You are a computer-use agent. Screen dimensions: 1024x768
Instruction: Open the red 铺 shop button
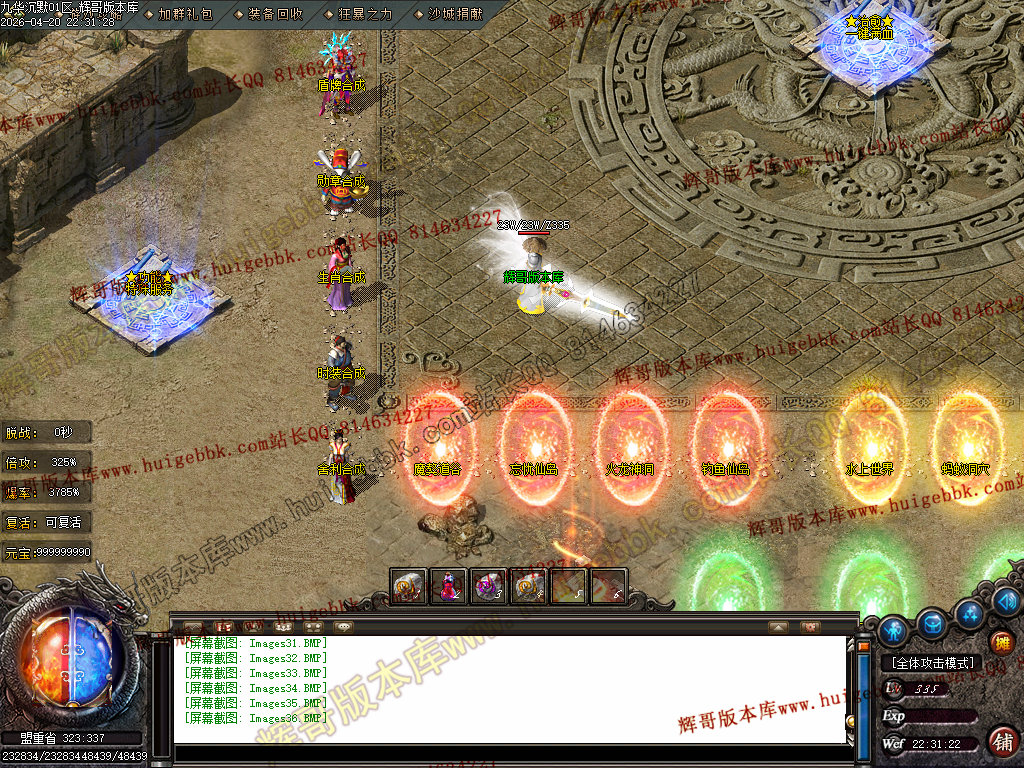point(1003,741)
